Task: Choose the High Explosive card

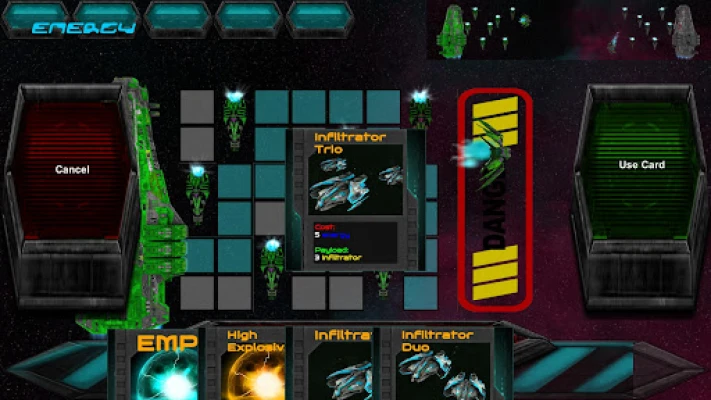Action: 255,365
